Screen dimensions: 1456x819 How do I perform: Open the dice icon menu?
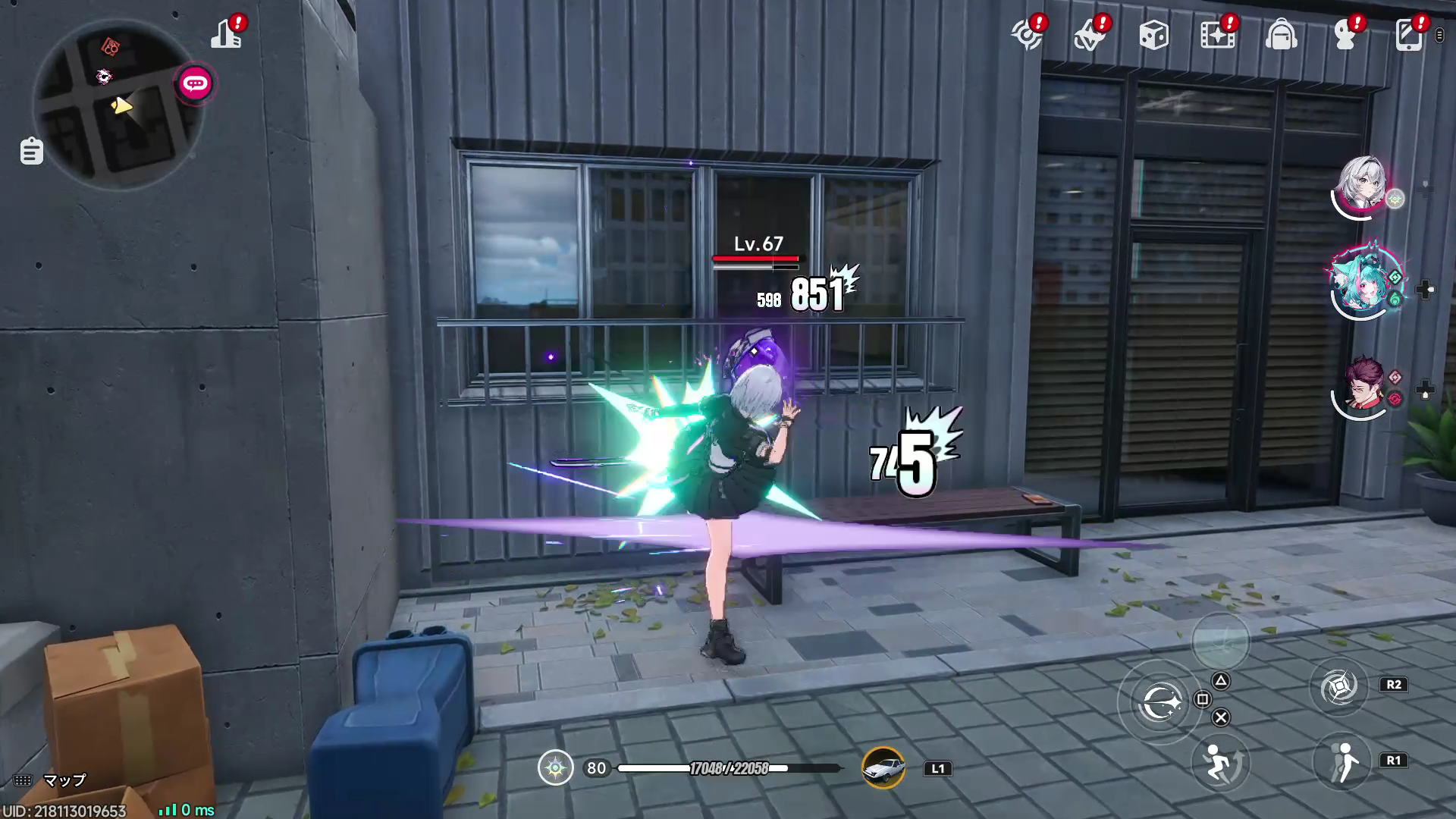pos(1153,36)
